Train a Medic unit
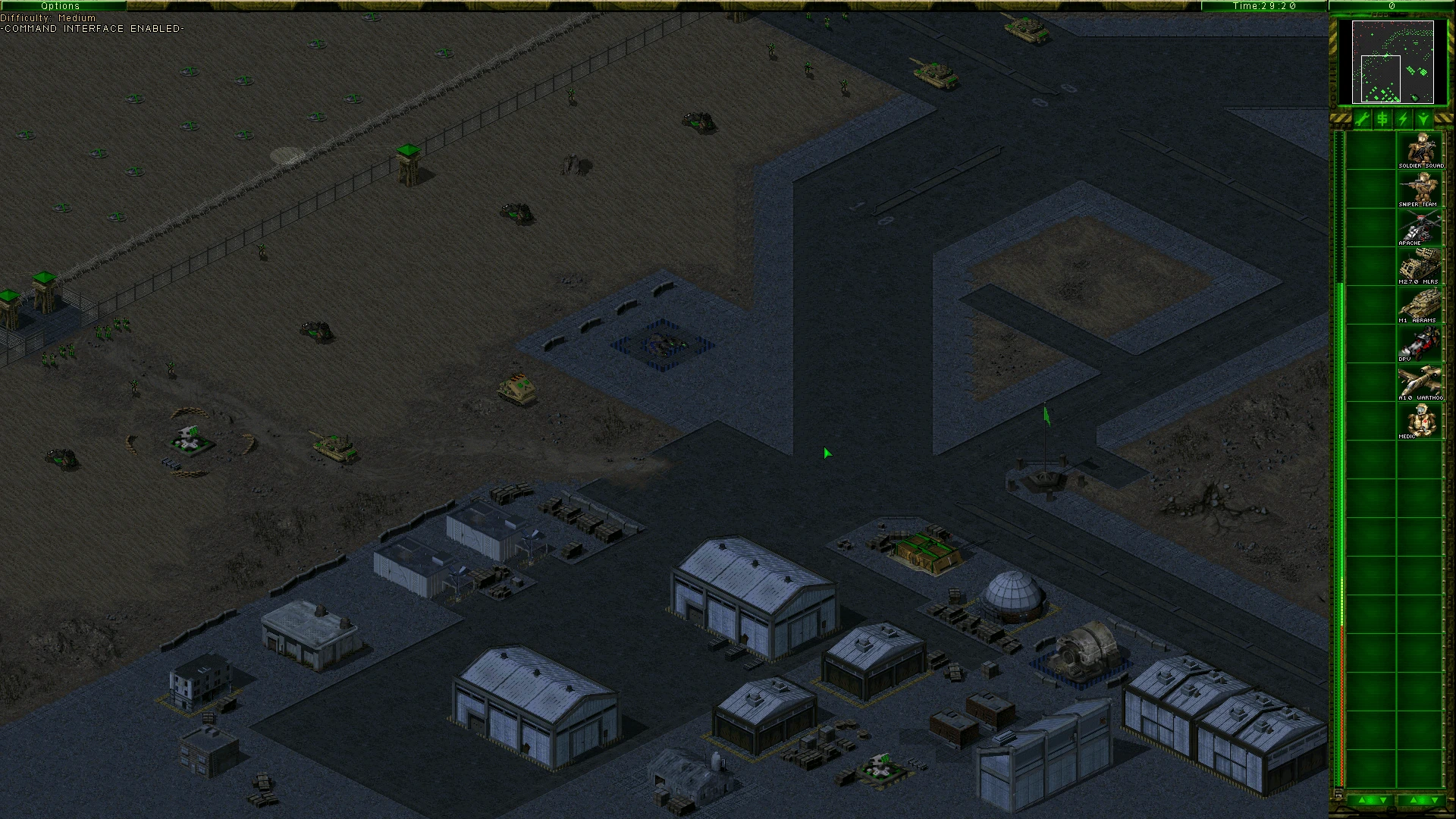The image size is (1456, 819). [1420, 421]
